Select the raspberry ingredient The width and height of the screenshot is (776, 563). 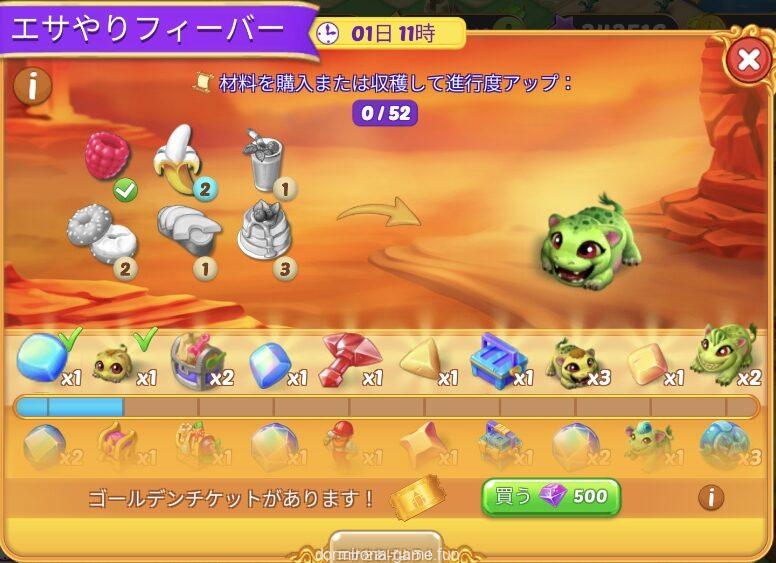107,157
